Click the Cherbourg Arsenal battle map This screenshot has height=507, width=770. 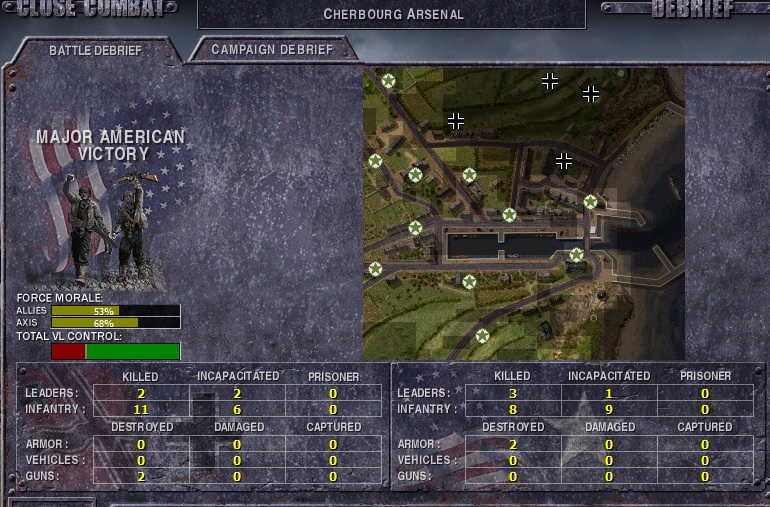(x=523, y=214)
